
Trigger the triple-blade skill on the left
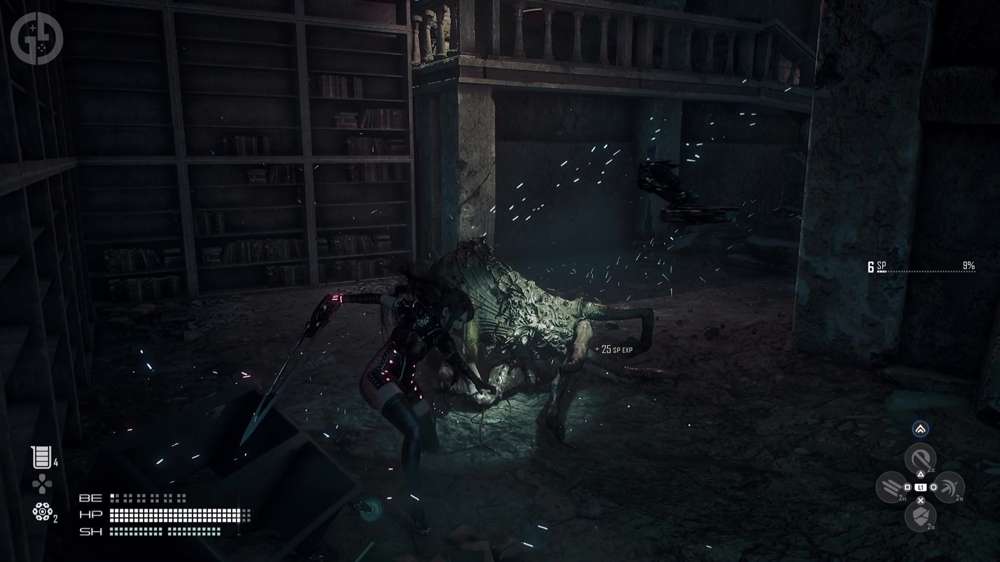point(890,487)
